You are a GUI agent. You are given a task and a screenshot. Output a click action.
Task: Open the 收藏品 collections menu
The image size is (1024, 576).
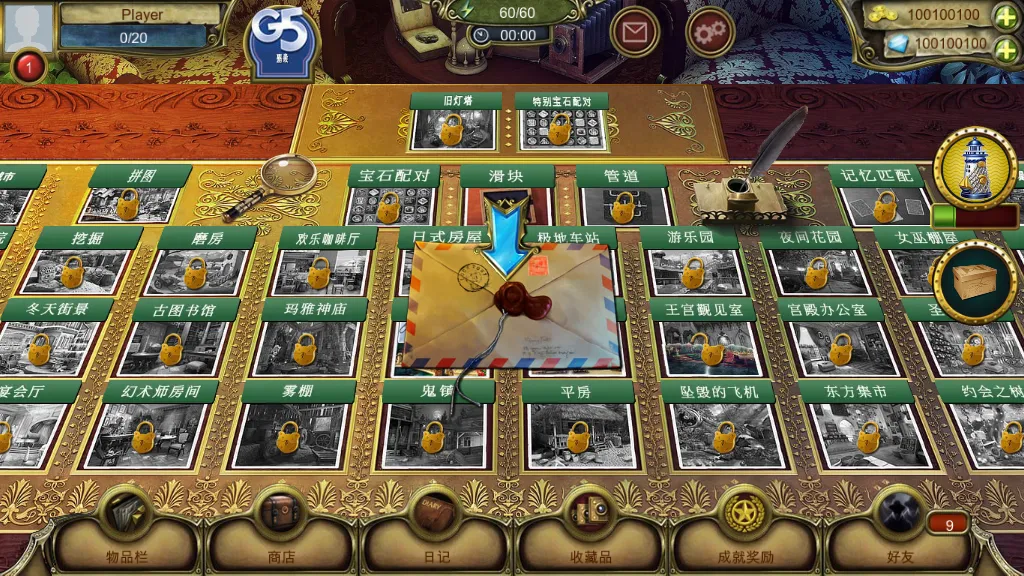point(590,531)
